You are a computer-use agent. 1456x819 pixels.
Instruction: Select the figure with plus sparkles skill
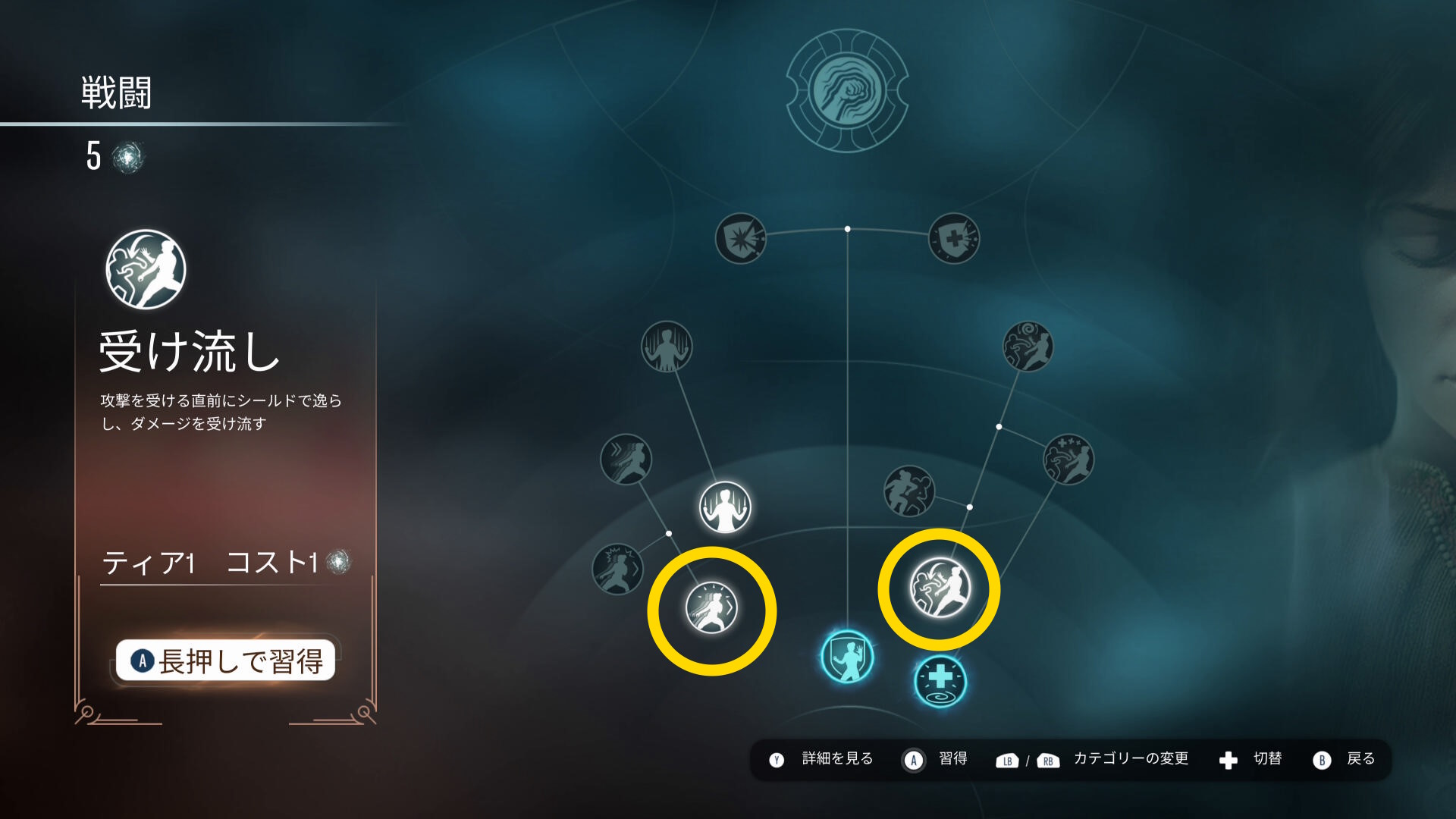pyautogui.click(x=1068, y=460)
